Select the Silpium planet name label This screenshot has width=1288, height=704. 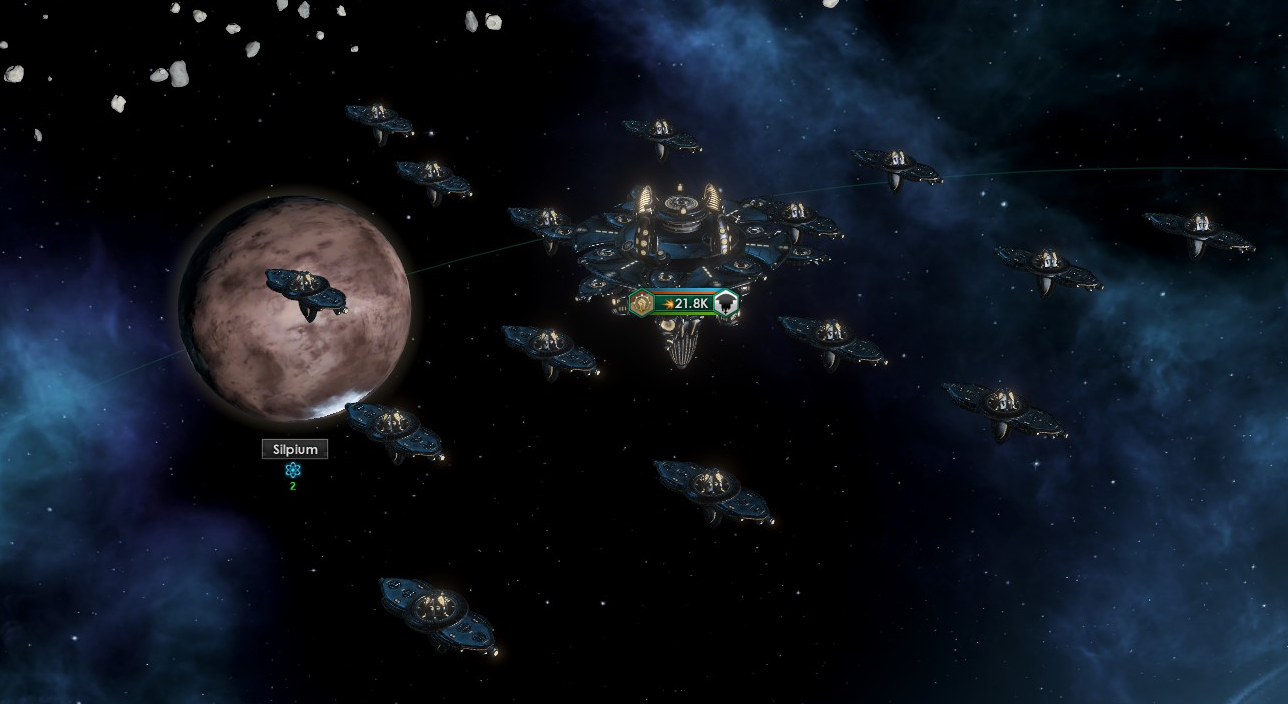coord(294,450)
